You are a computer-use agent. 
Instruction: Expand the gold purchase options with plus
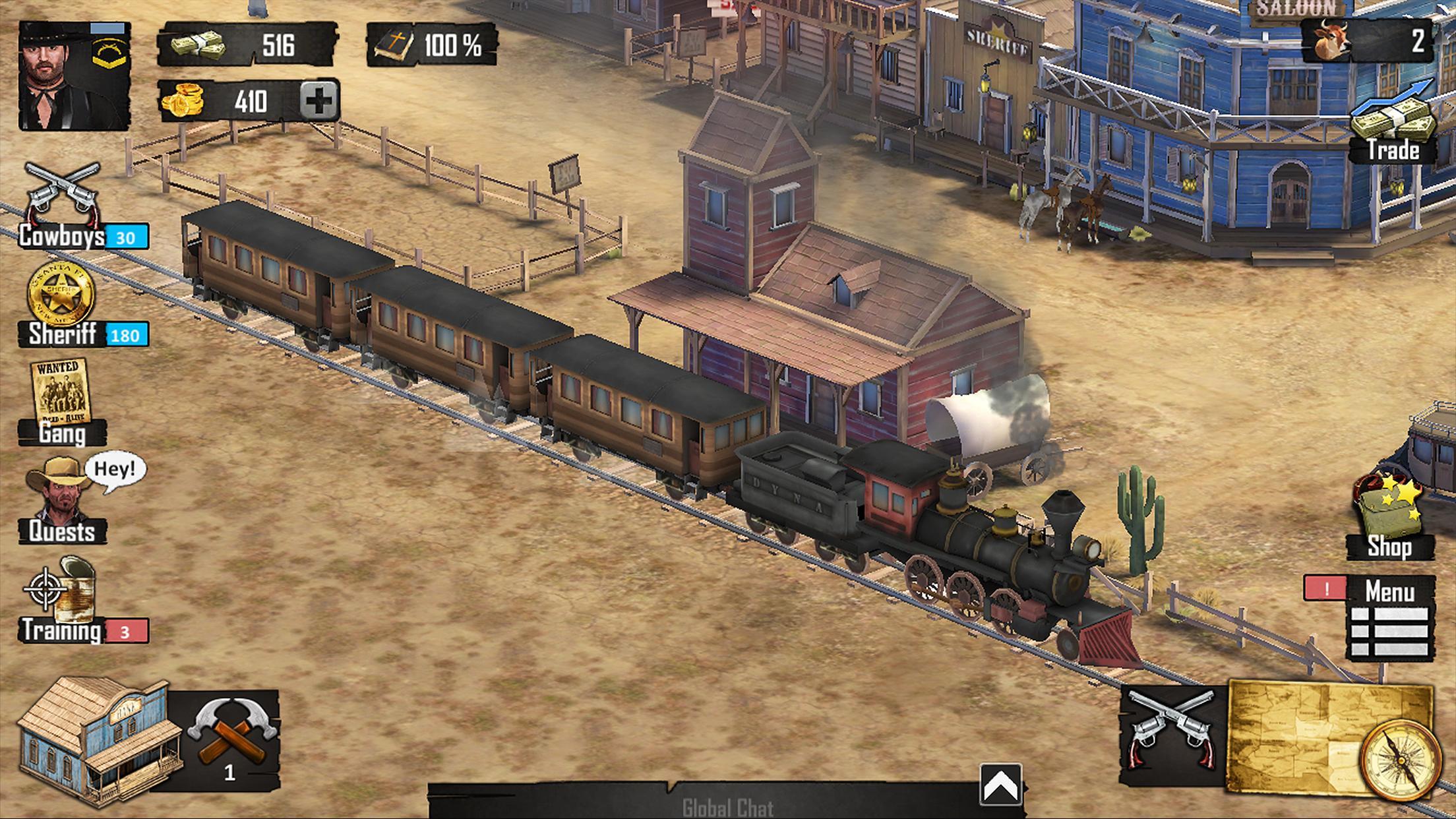pos(320,100)
